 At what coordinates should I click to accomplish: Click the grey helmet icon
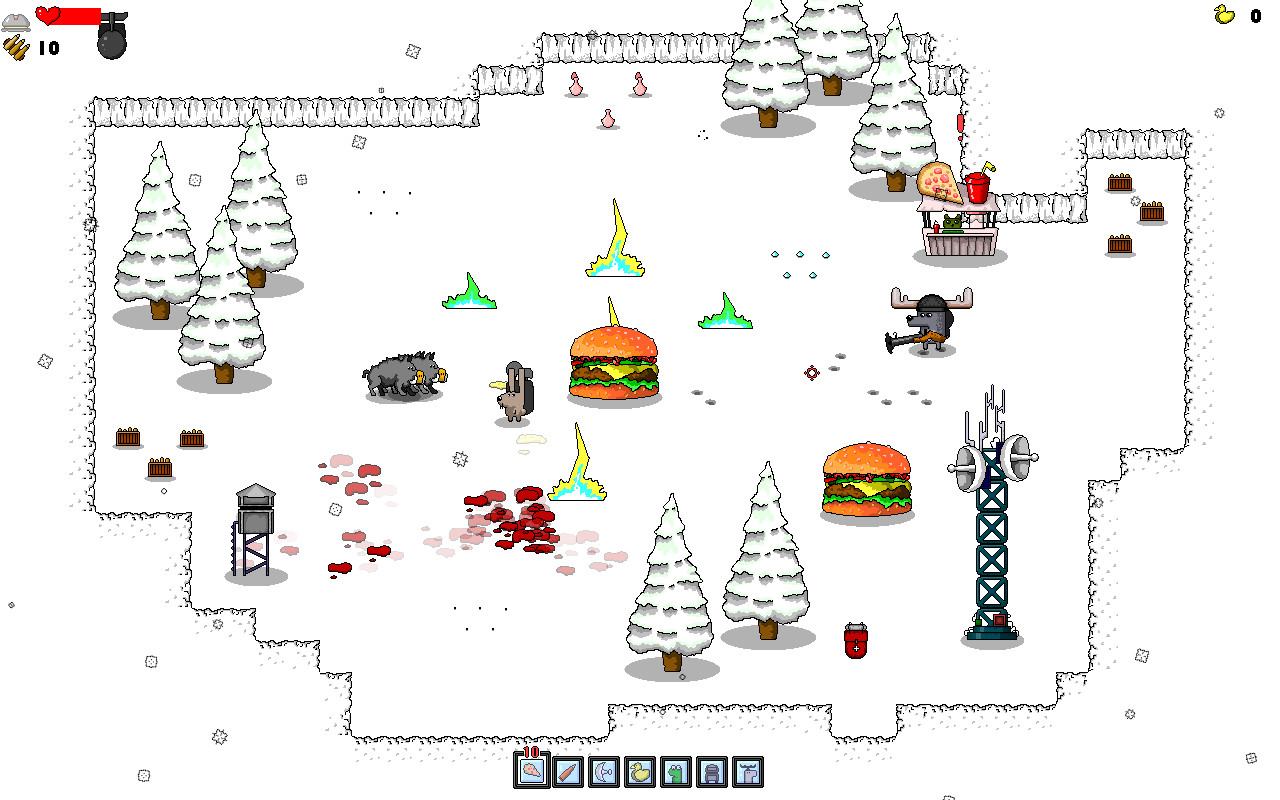click(16, 22)
